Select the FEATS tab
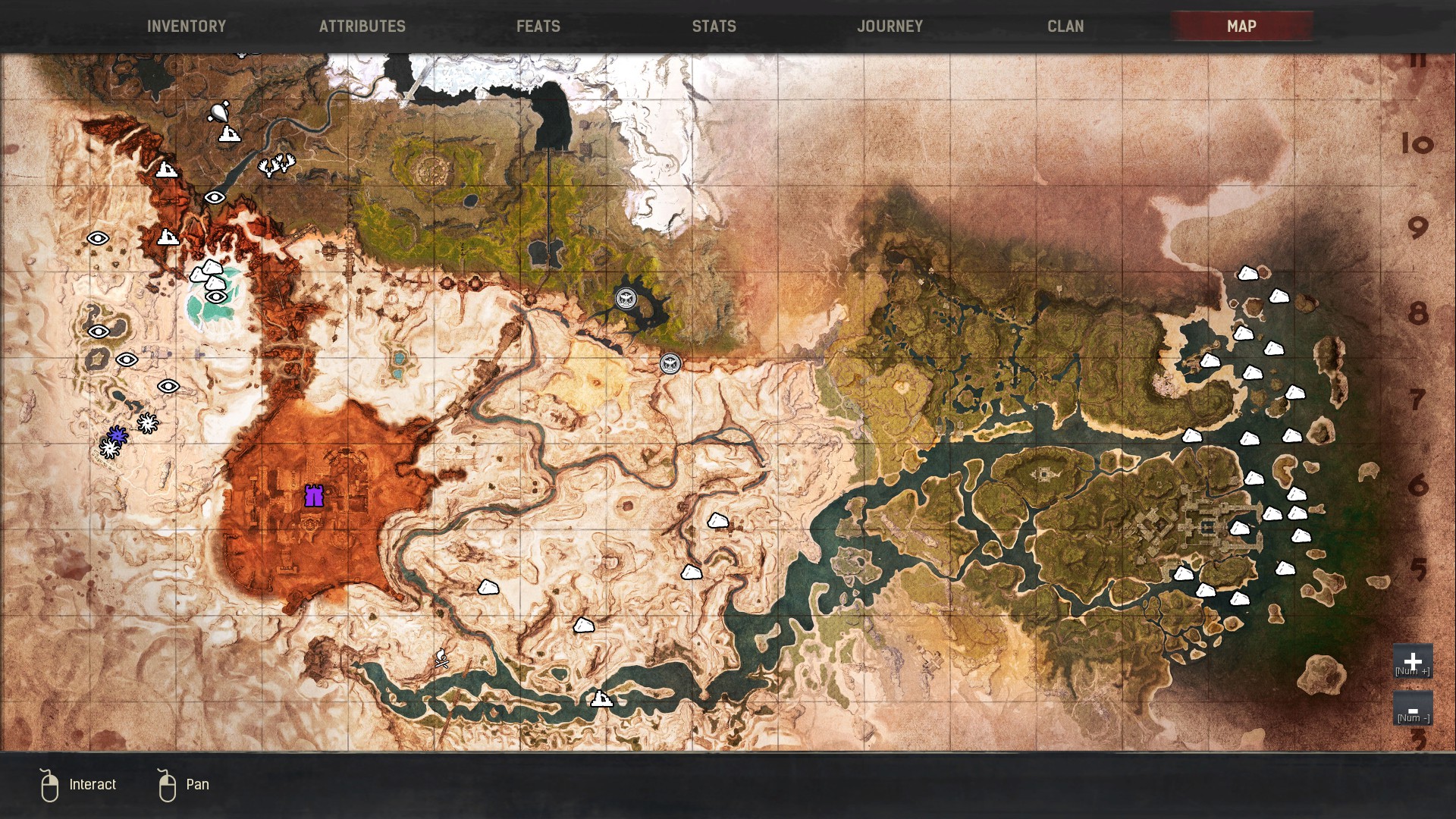The width and height of the screenshot is (1456, 819). [x=538, y=26]
